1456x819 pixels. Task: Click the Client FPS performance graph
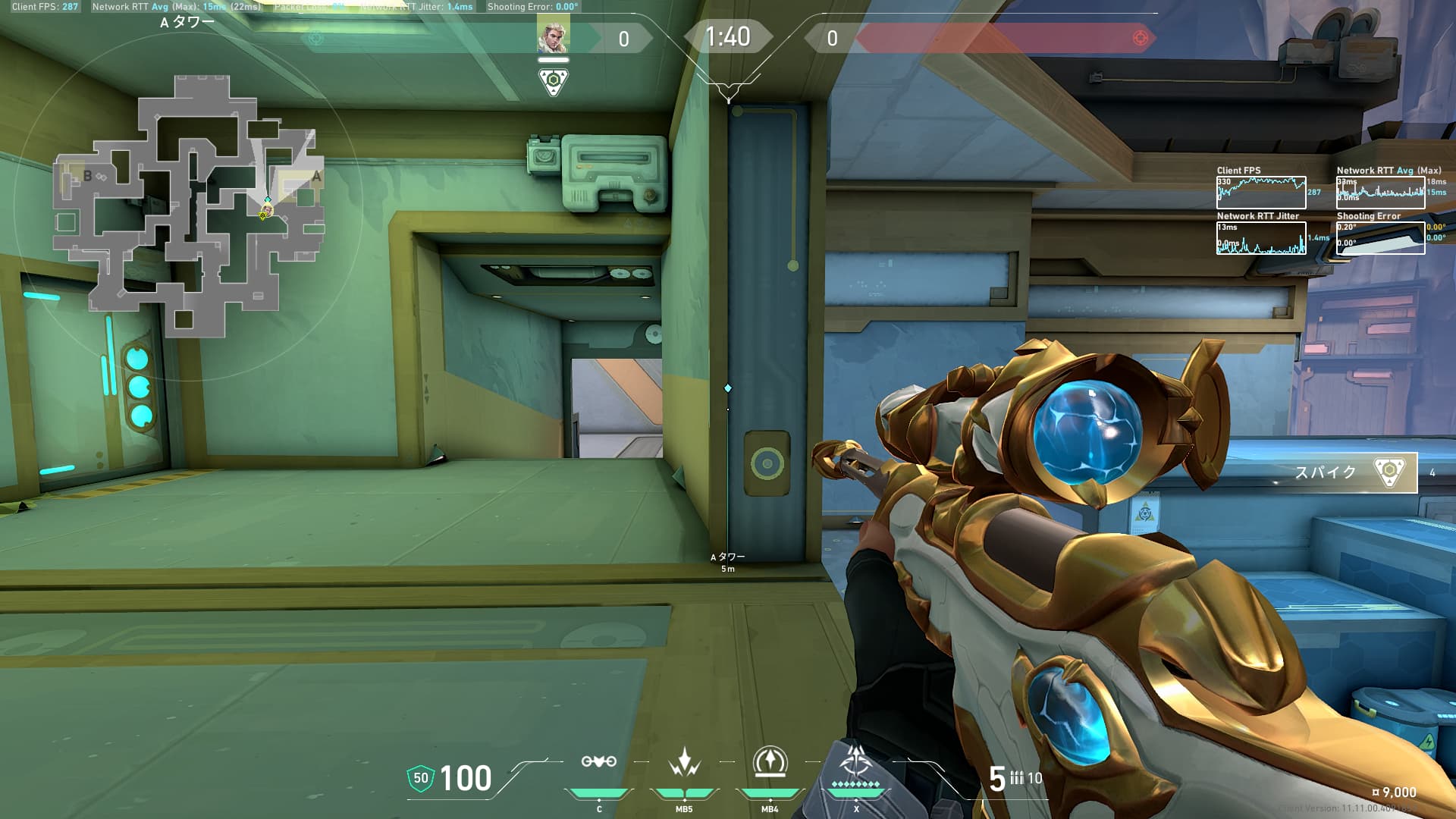point(1260,193)
